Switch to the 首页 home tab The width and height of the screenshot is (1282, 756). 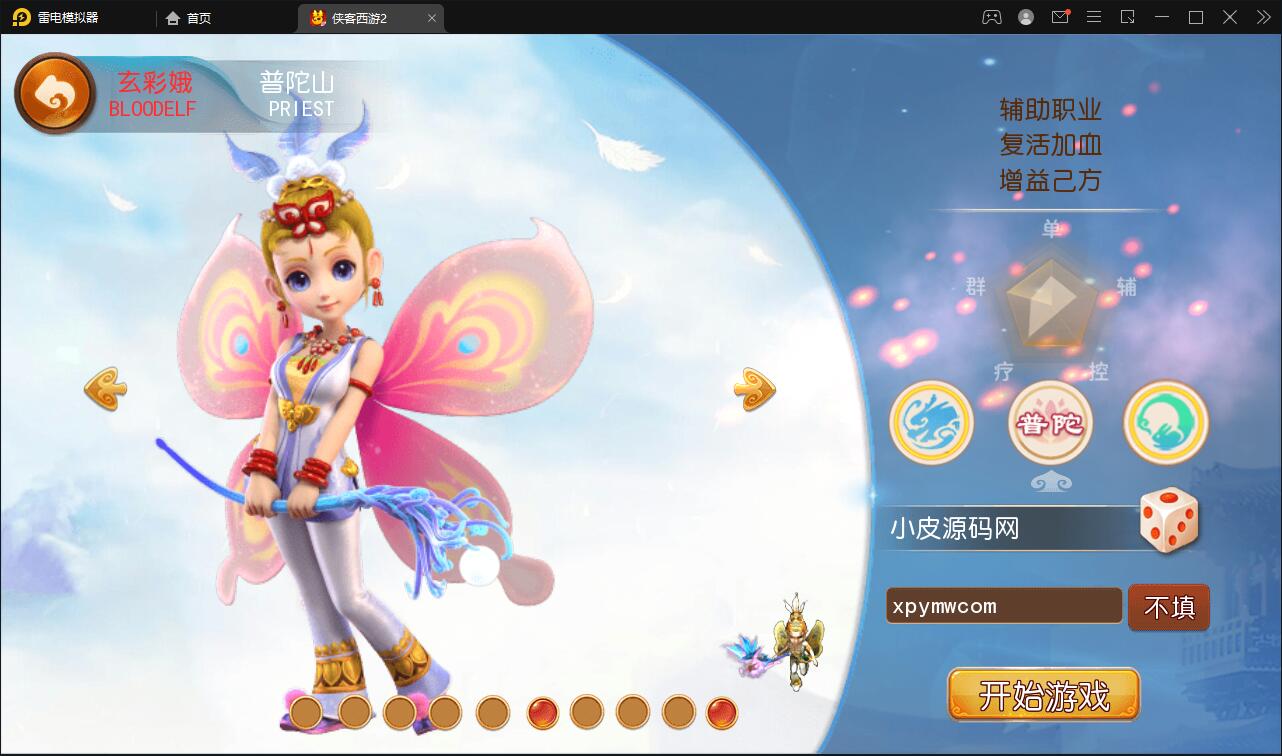(190, 18)
